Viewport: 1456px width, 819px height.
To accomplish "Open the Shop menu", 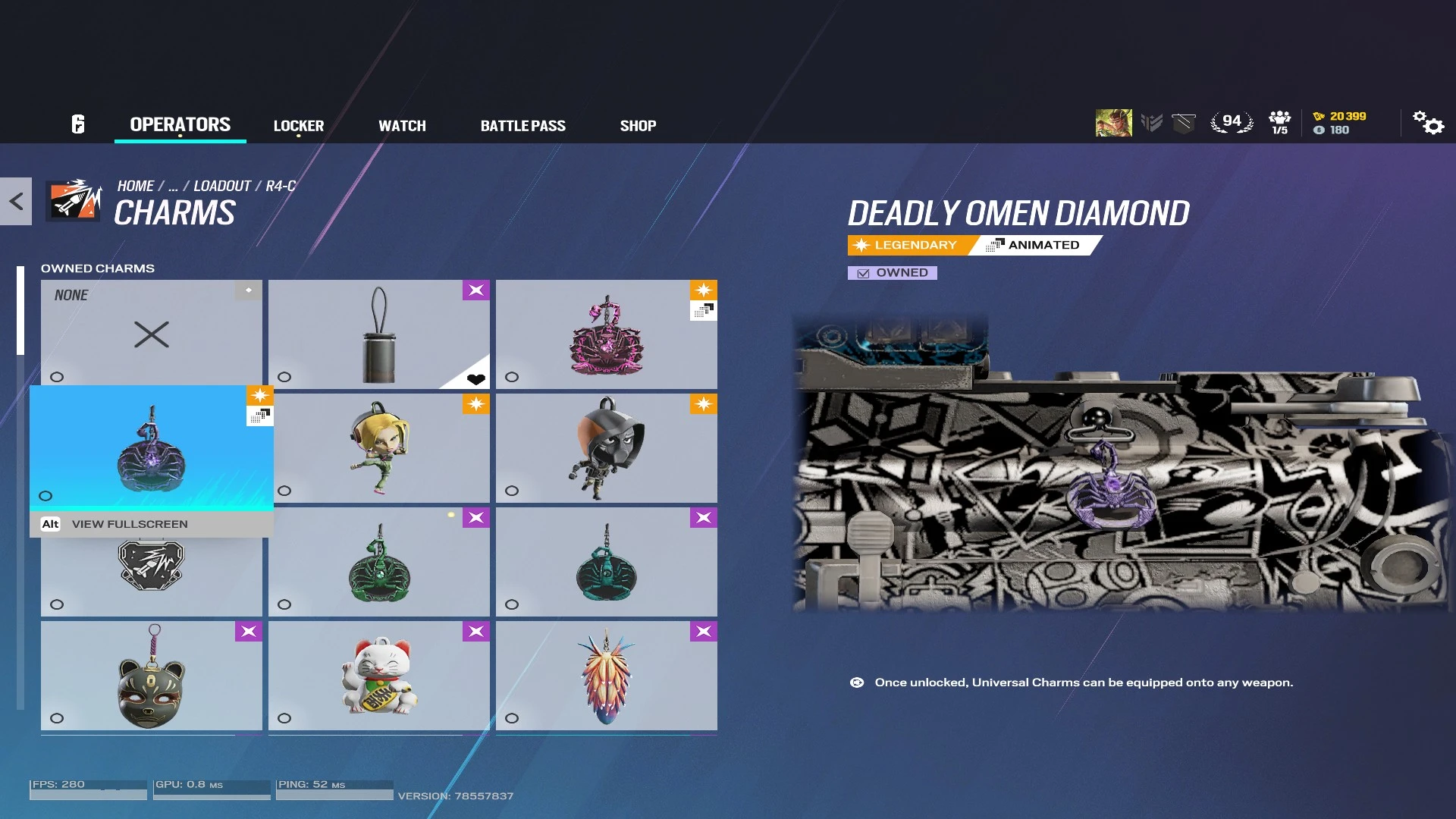I will tap(638, 125).
